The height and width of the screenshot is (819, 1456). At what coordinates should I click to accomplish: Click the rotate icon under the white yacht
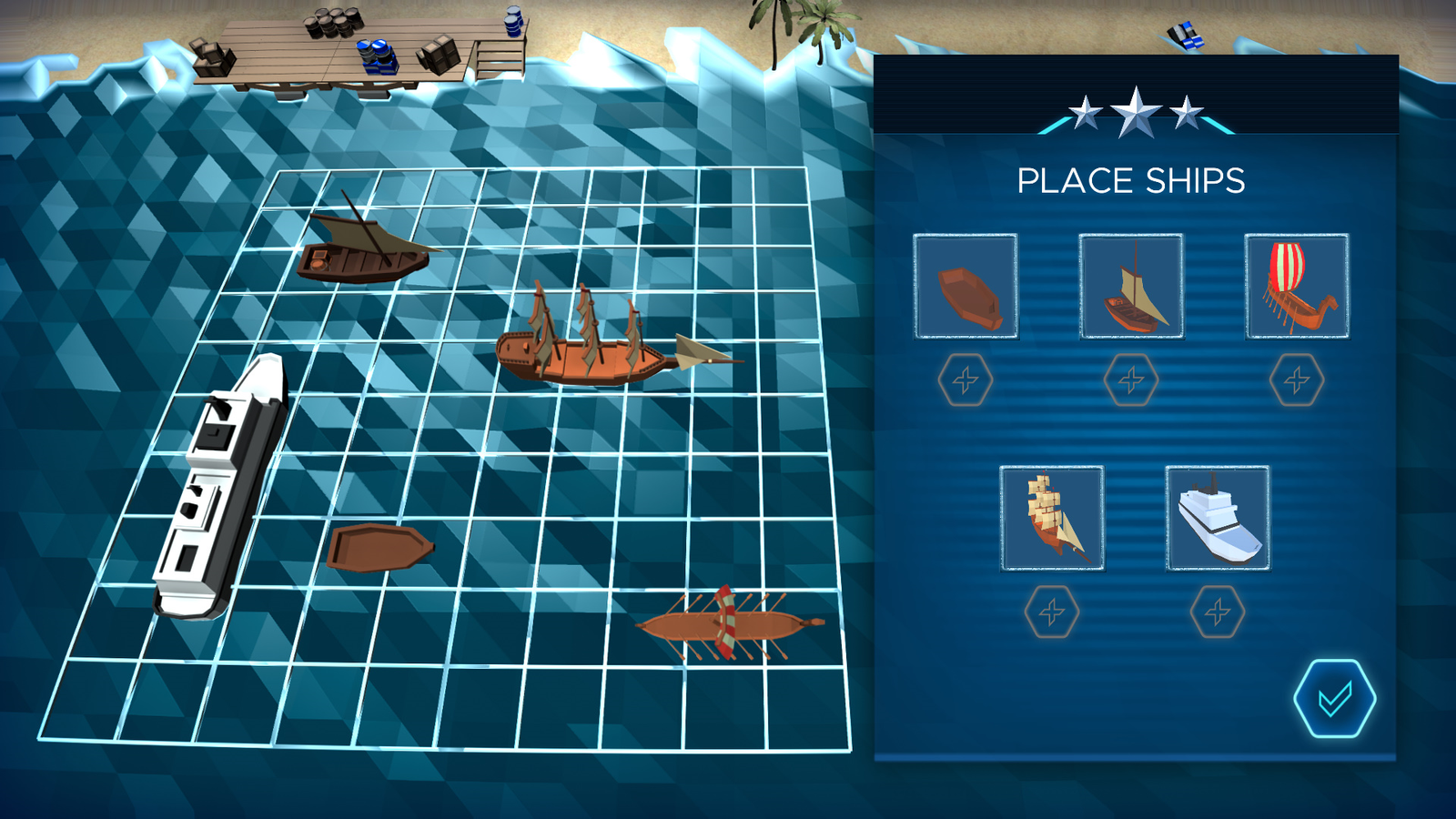point(1217,612)
